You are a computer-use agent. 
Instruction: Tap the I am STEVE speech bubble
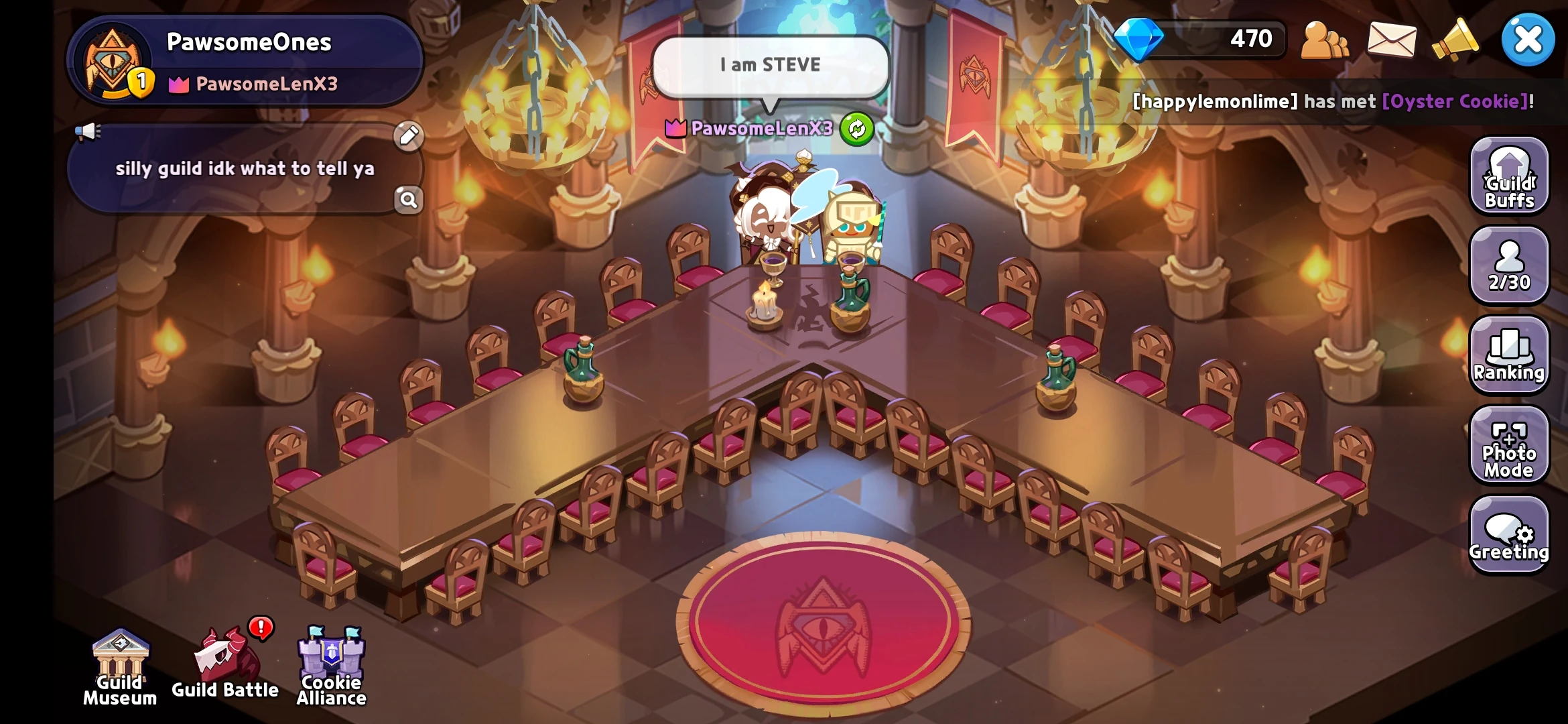[769, 64]
